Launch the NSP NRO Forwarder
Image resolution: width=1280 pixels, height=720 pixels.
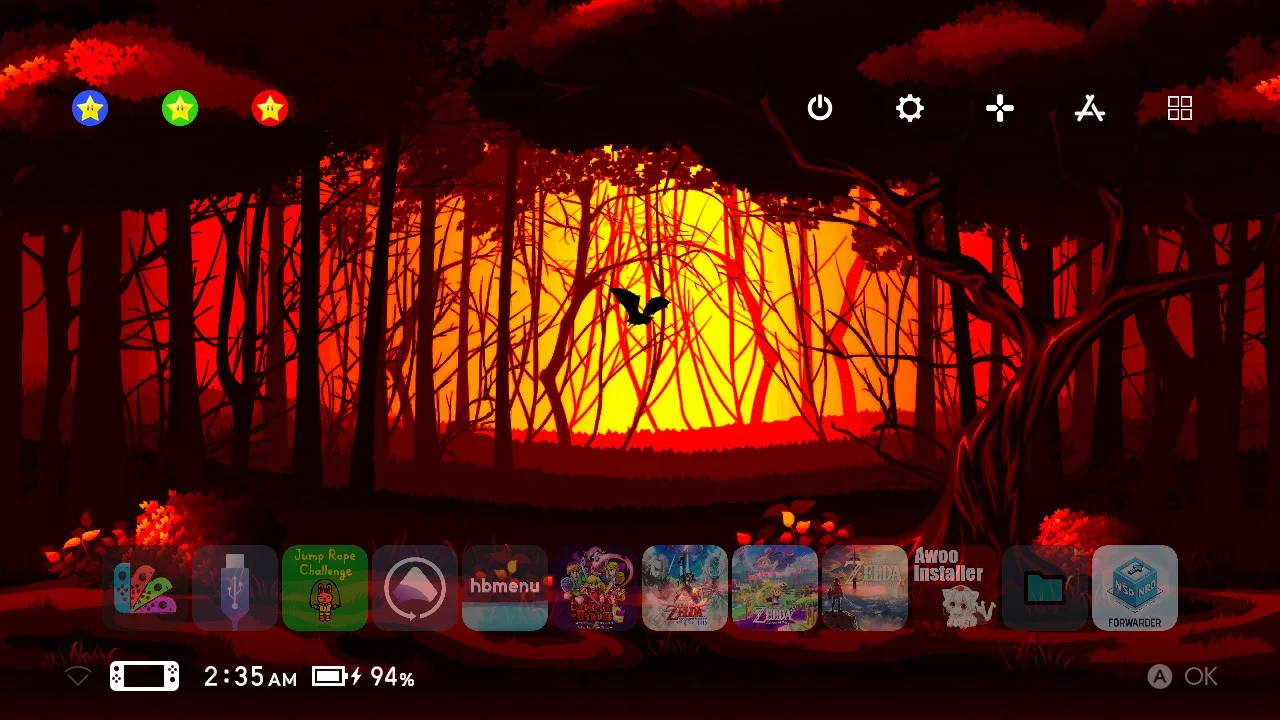tap(1135, 589)
